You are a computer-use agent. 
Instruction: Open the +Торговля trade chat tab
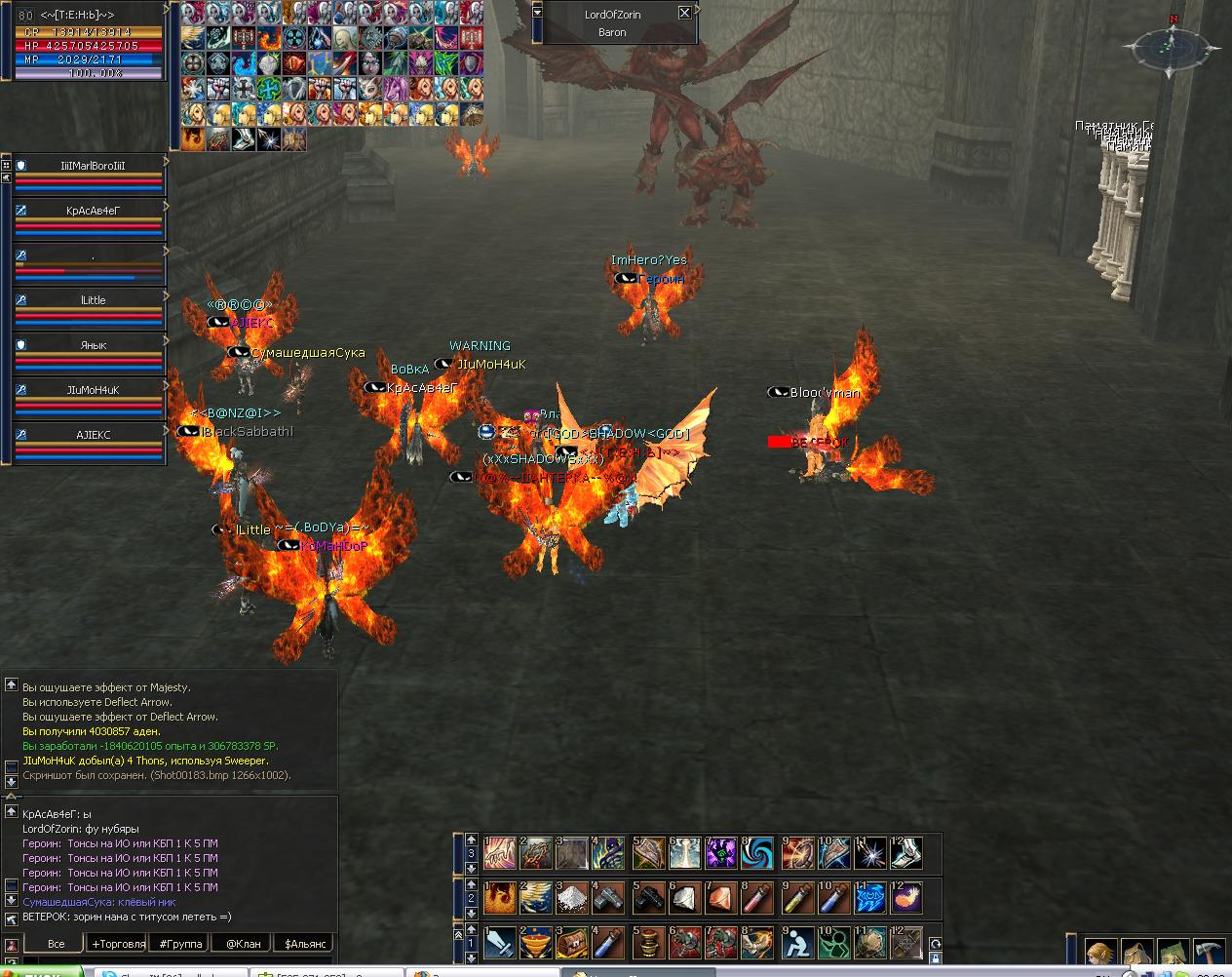[x=117, y=944]
